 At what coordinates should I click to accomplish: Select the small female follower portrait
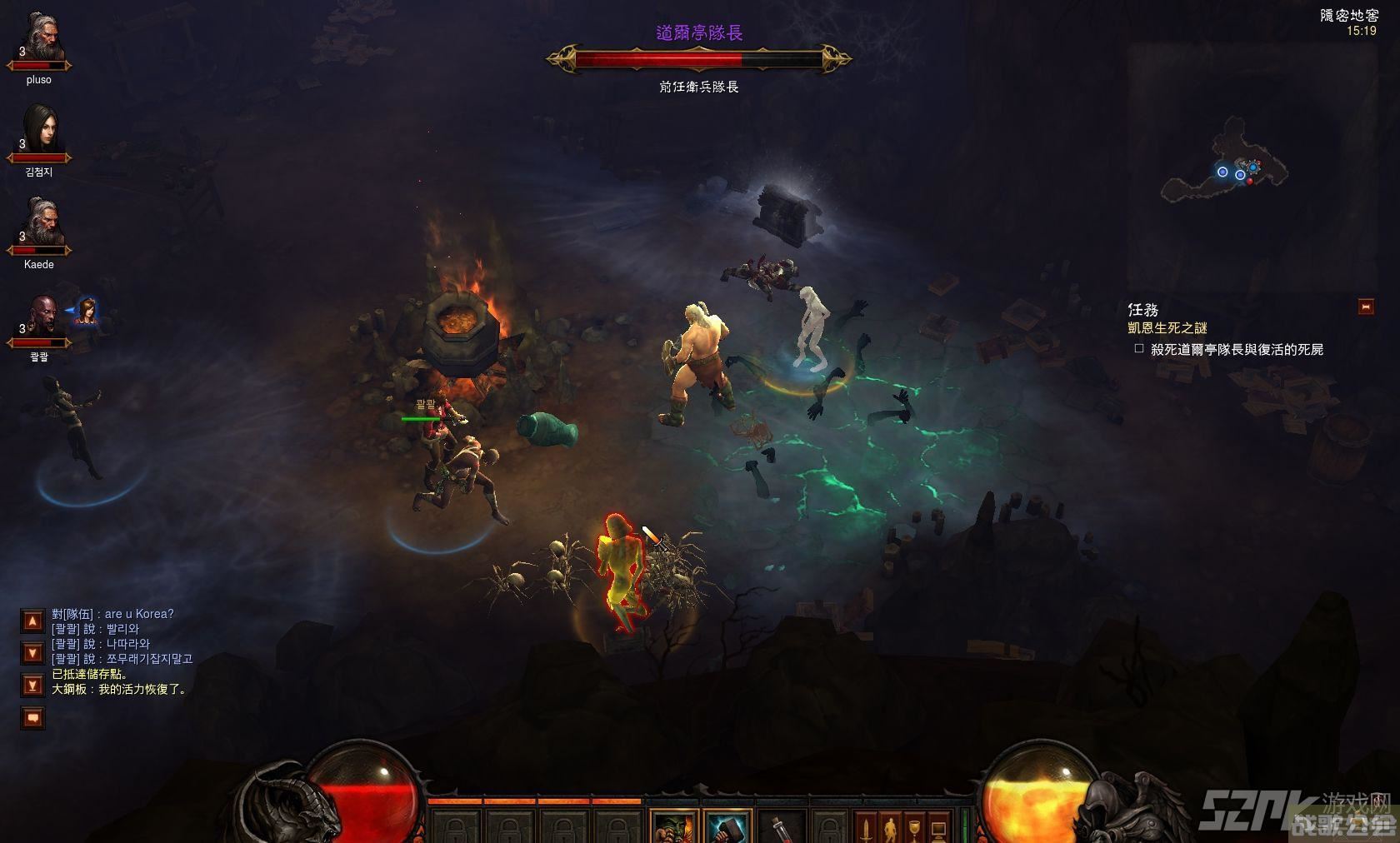tap(86, 312)
